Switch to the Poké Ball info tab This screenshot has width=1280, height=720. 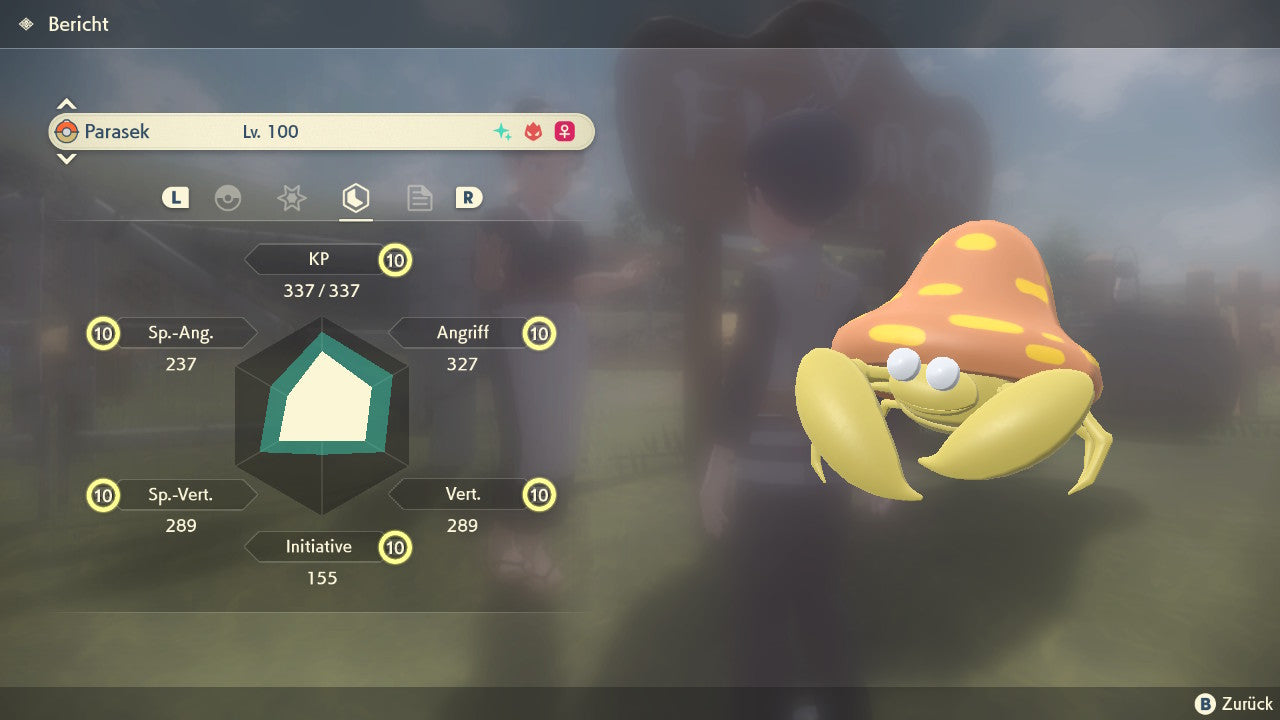(228, 198)
